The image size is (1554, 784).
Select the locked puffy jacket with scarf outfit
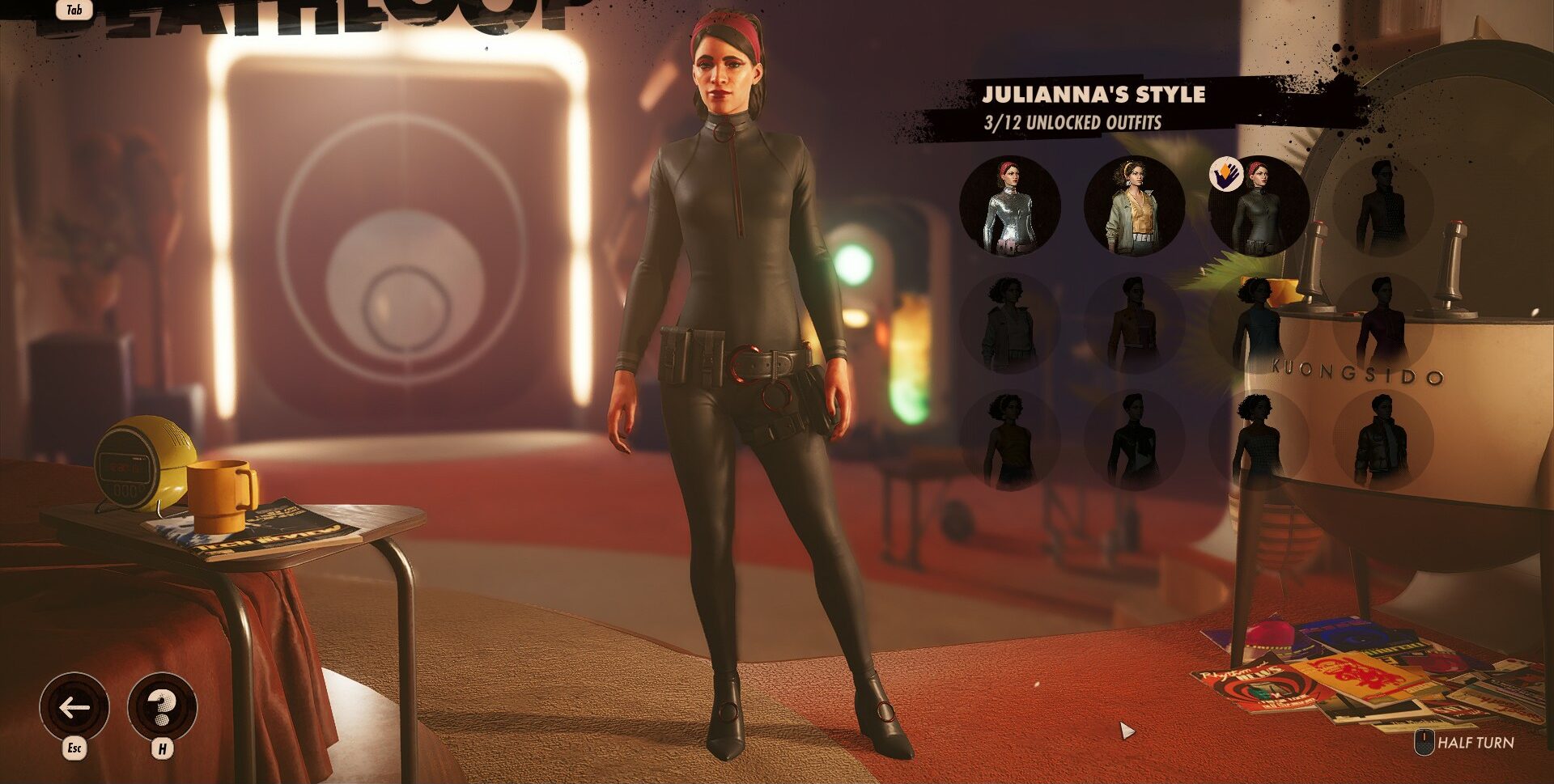[x=1383, y=440]
